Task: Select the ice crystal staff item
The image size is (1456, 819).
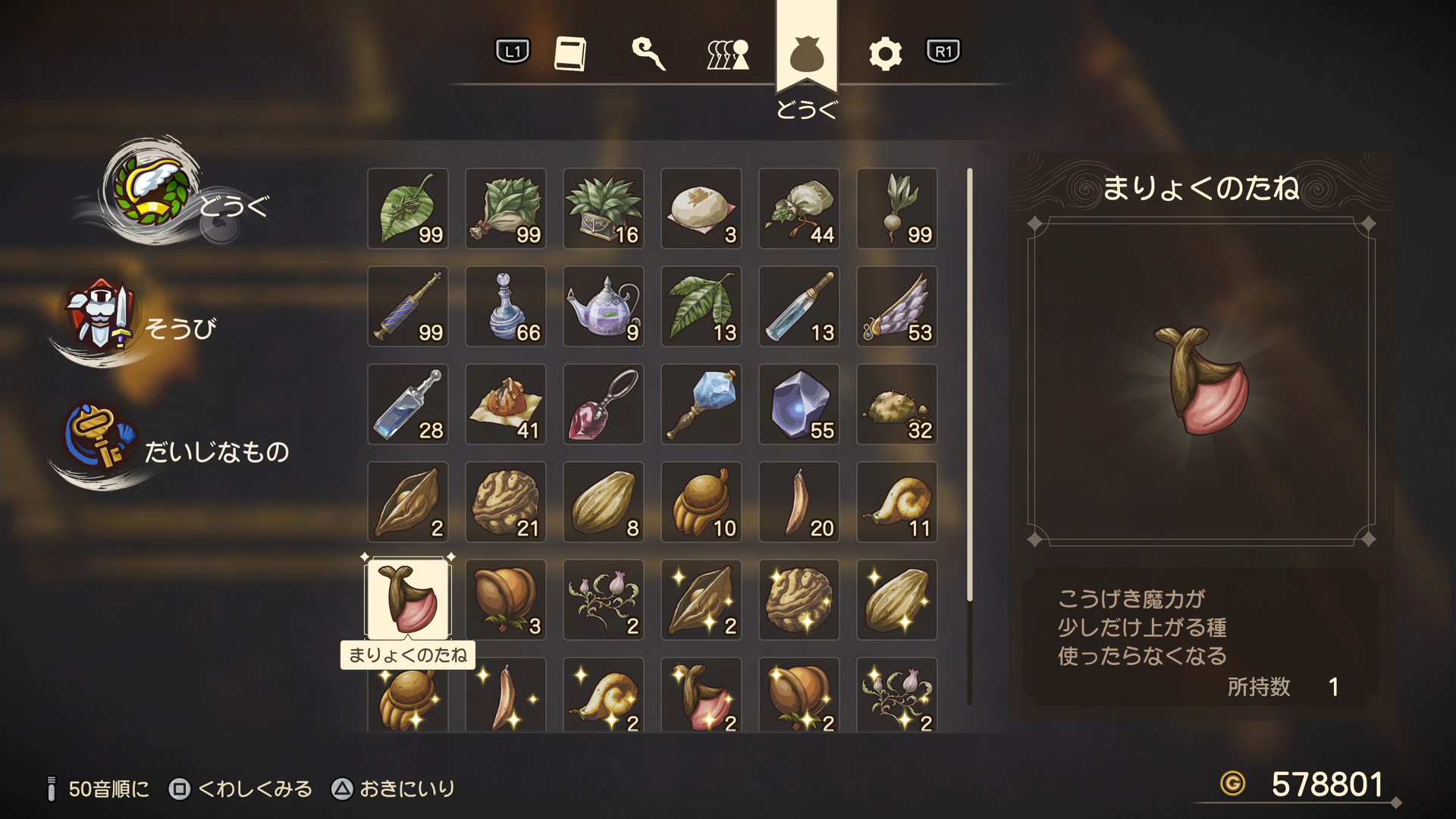Action: click(701, 404)
